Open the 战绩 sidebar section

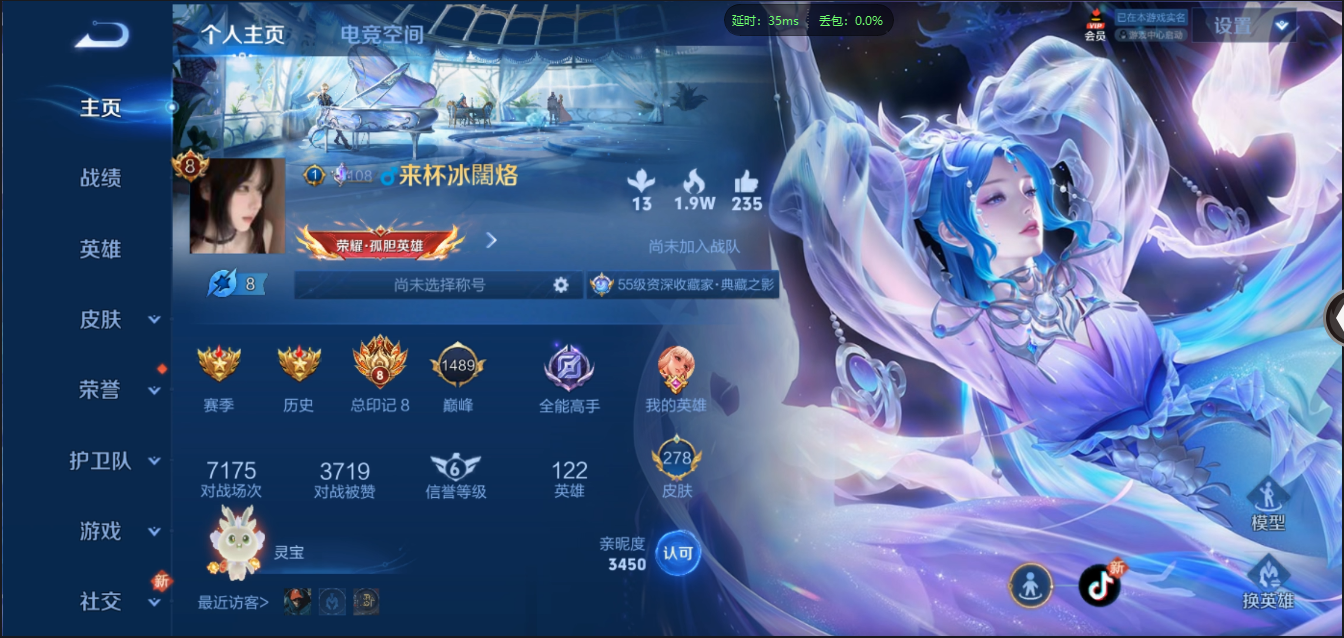pos(101,178)
